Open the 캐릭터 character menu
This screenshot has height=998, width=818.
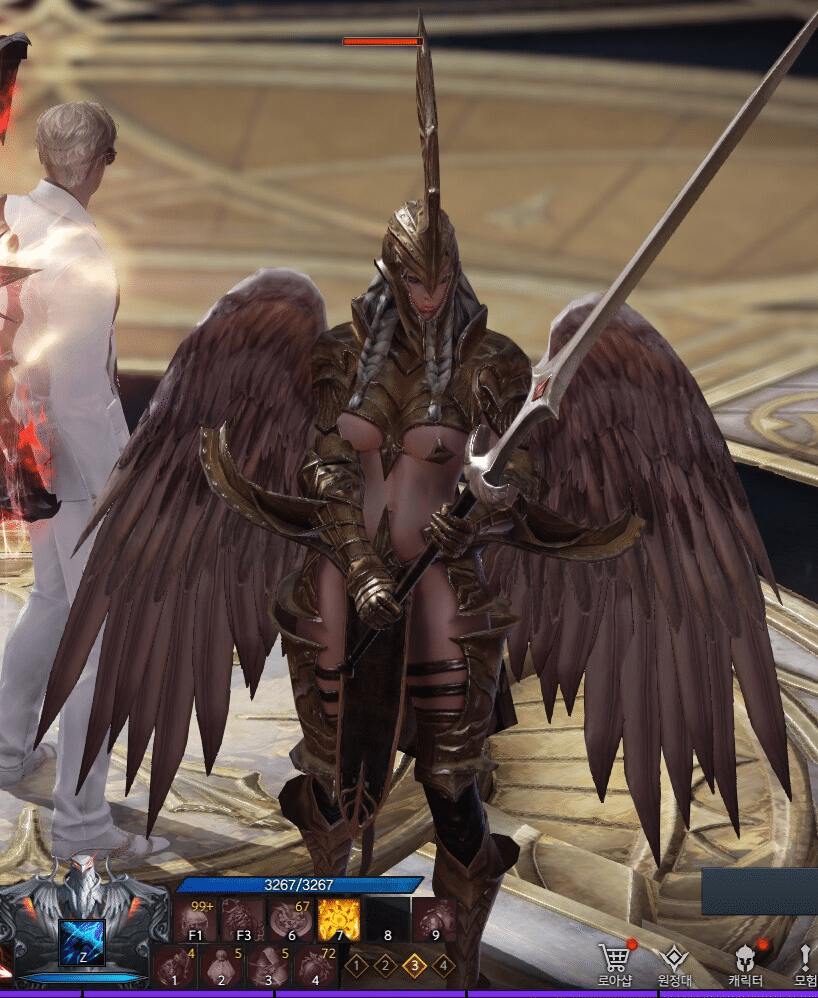(x=744, y=960)
